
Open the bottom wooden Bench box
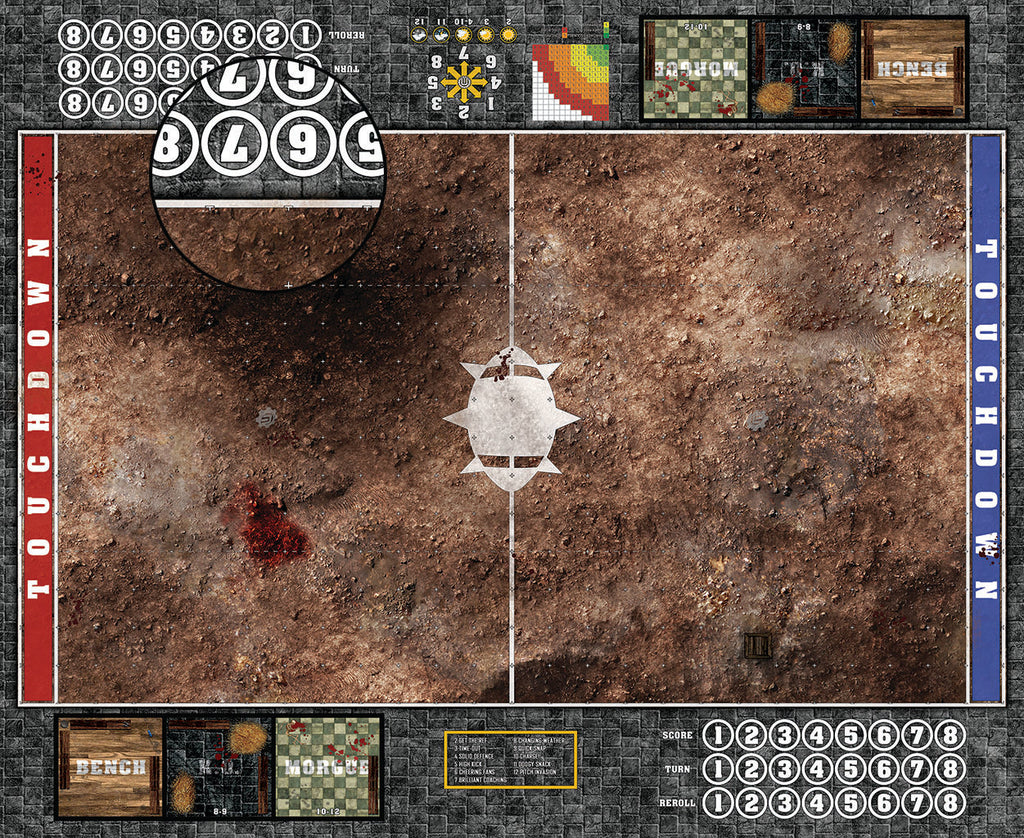tap(110, 766)
